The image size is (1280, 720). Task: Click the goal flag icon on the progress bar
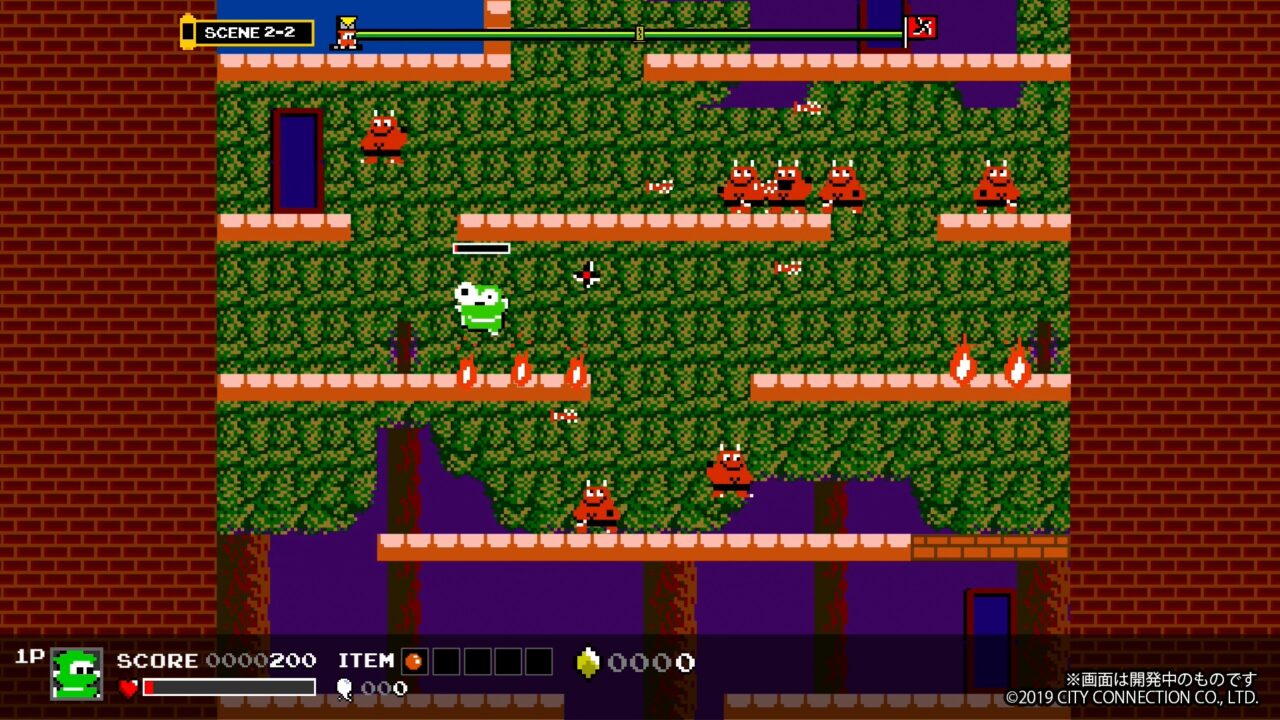click(922, 27)
